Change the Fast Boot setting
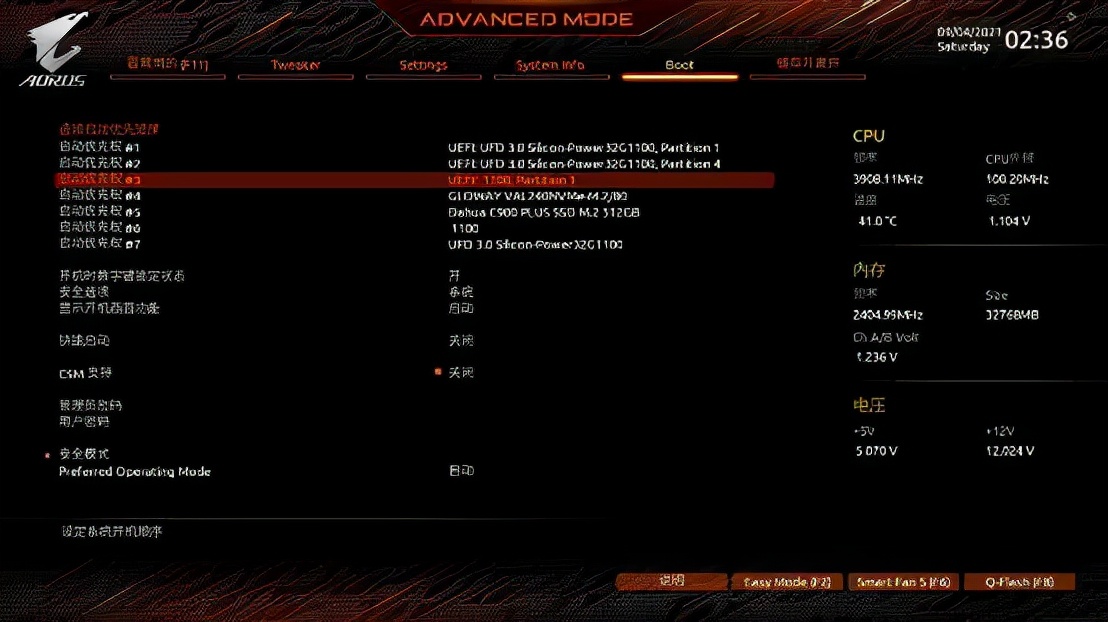This screenshot has height=622, width=1108. tap(460, 341)
